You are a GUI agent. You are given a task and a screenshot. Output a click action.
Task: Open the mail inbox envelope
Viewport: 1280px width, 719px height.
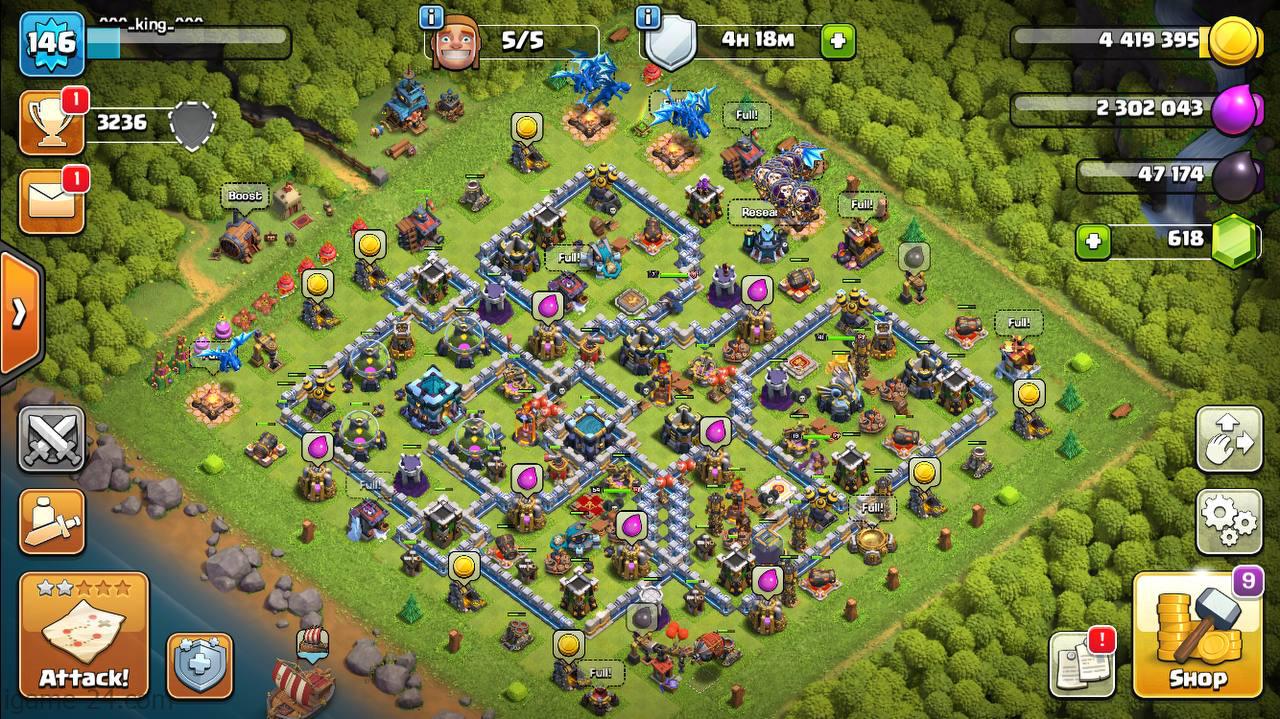(51, 202)
